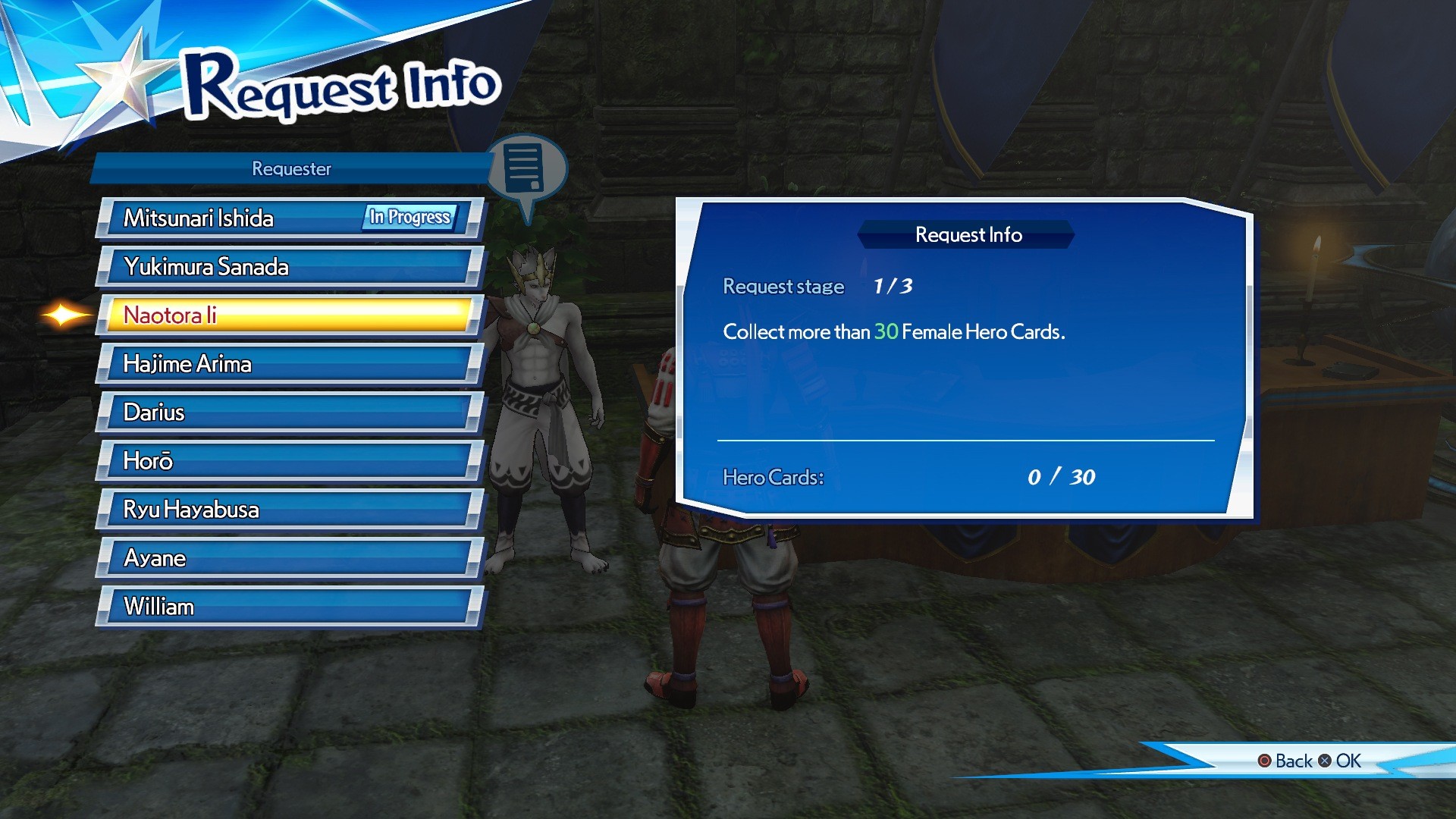Select the highlighted Naotora Ii request
The height and width of the screenshot is (819, 1456).
[288, 315]
